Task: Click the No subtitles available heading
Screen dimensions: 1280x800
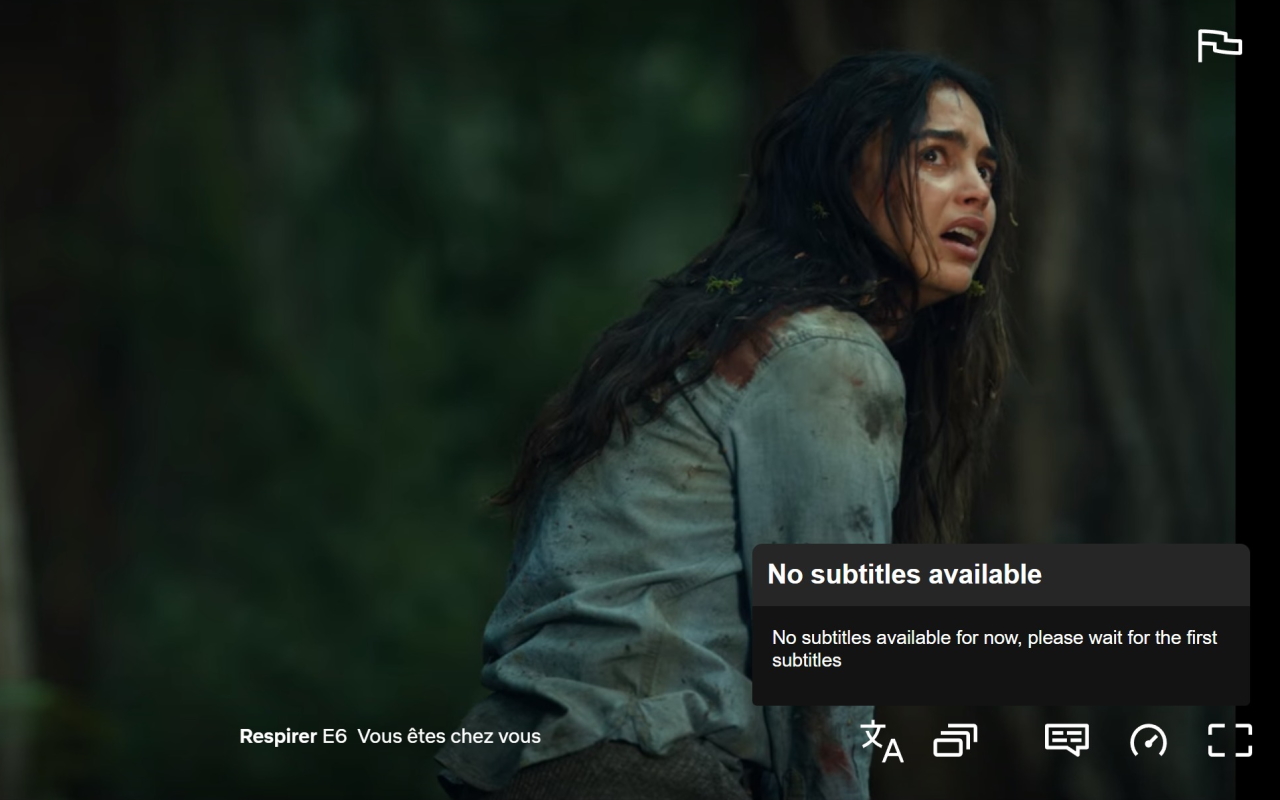Action: pyautogui.click(x=903, y=574)
